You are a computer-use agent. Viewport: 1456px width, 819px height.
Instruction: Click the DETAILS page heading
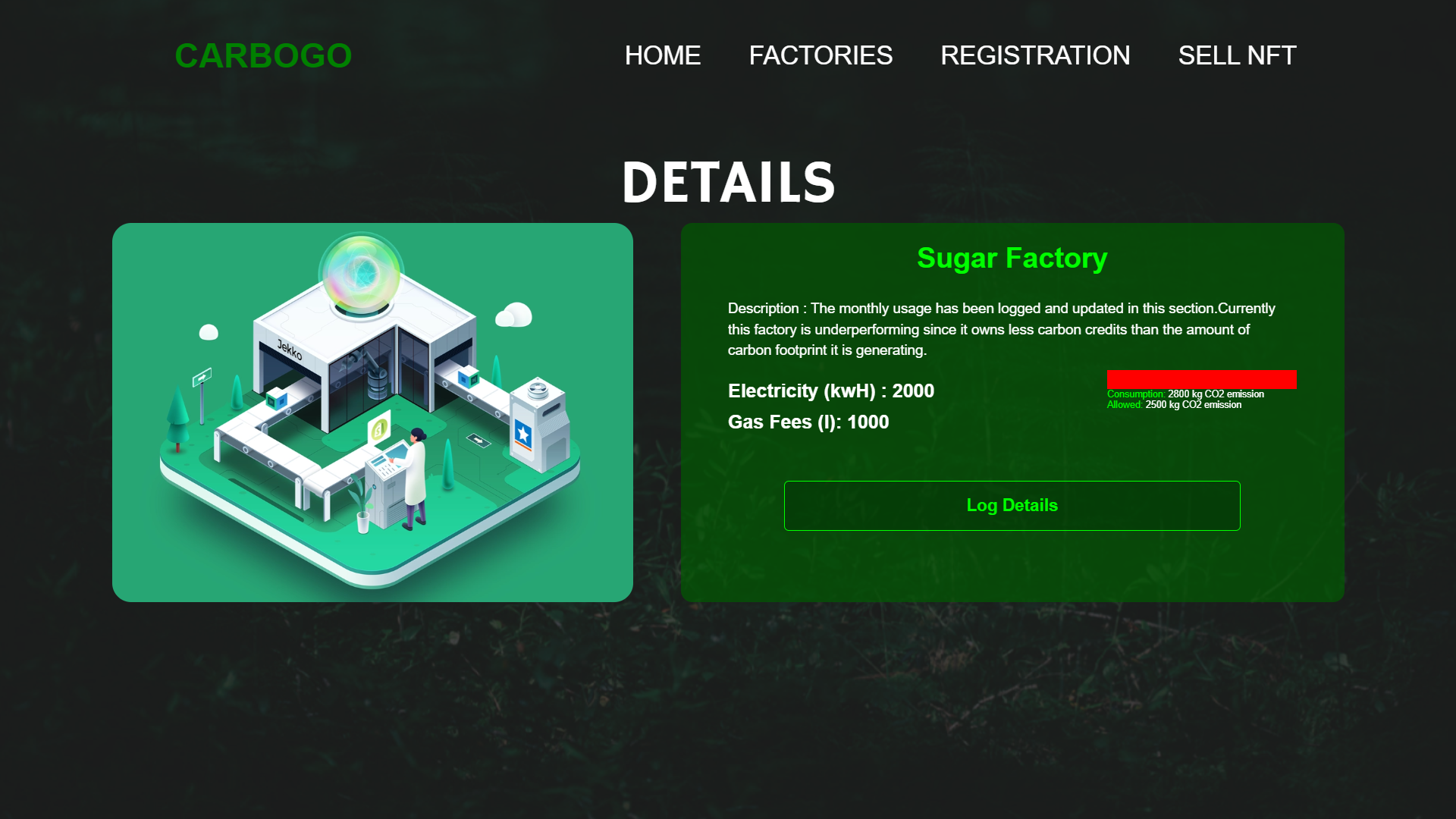[730, 182]
